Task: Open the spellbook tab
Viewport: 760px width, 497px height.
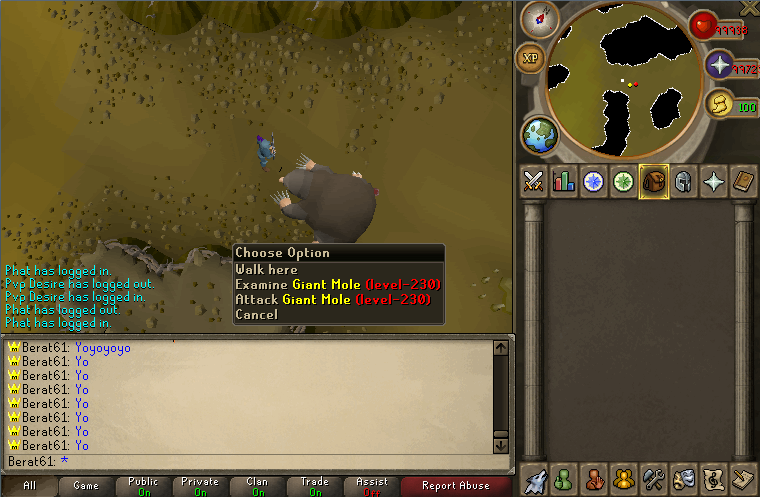Action: pos(742,181)
